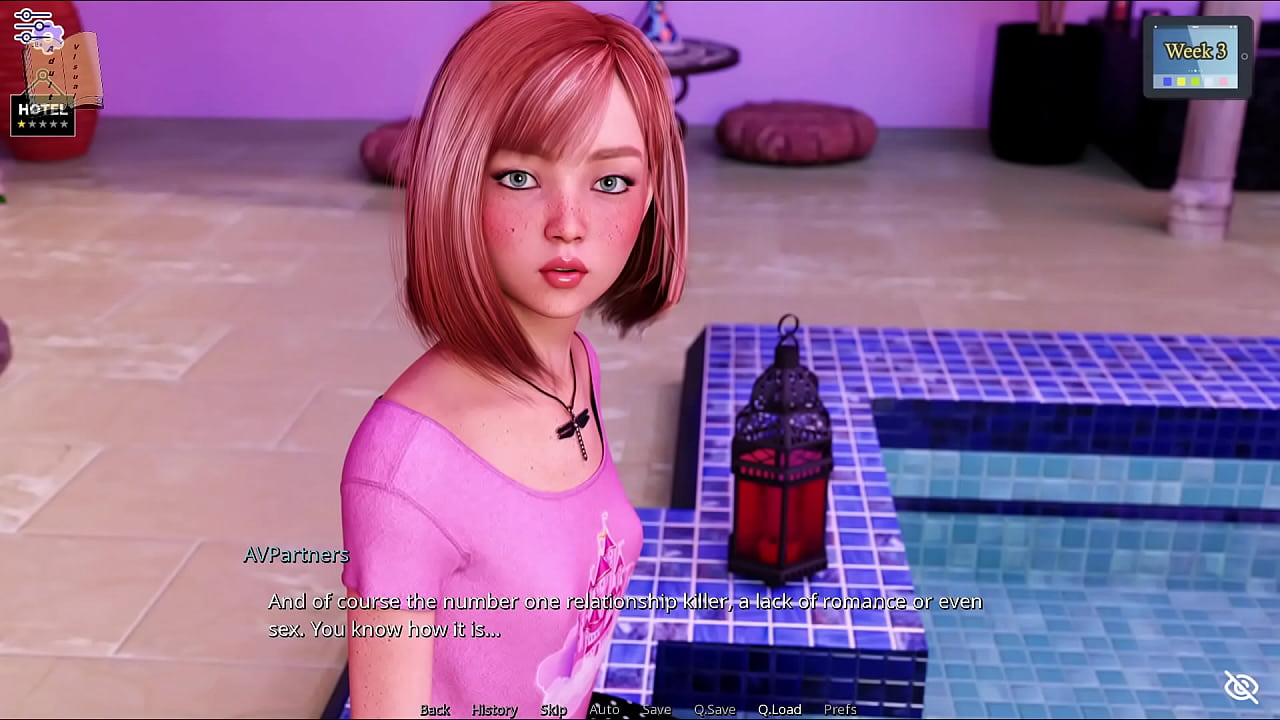This screenshot has height=720, width=1280.
Task: Quick load with Q.Load
Action: (x=779, y=709)
